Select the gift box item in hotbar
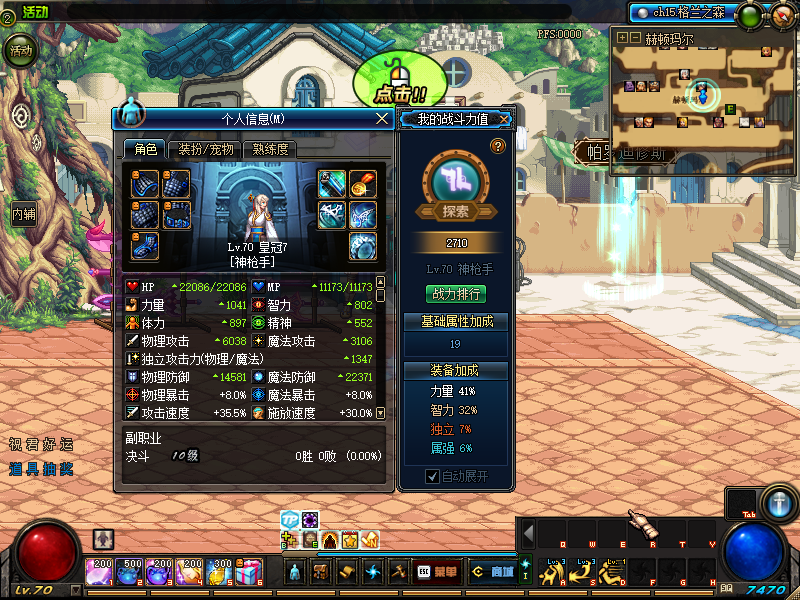The height and width of the screenshot is (600, 800). coord(250,572)
